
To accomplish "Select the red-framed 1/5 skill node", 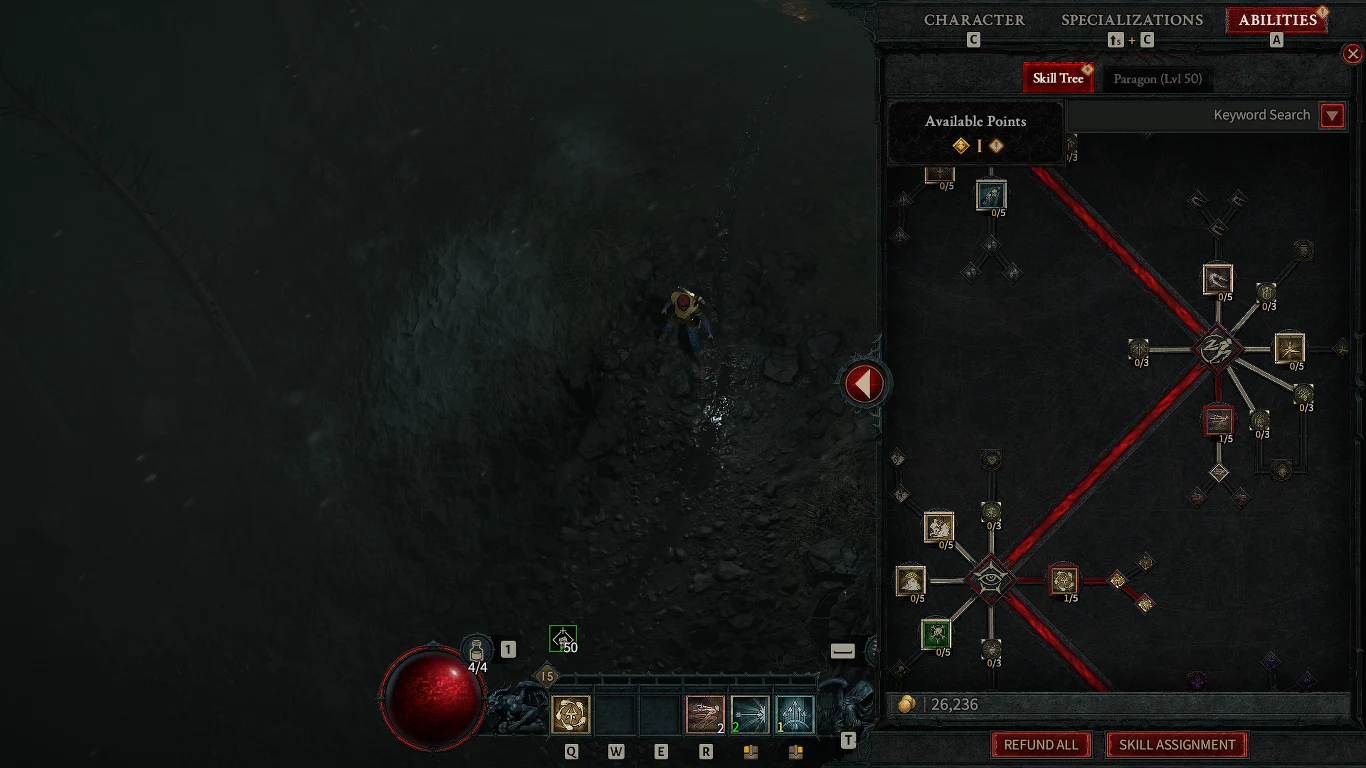I will pyautogui.click(x=1218, y=423).
